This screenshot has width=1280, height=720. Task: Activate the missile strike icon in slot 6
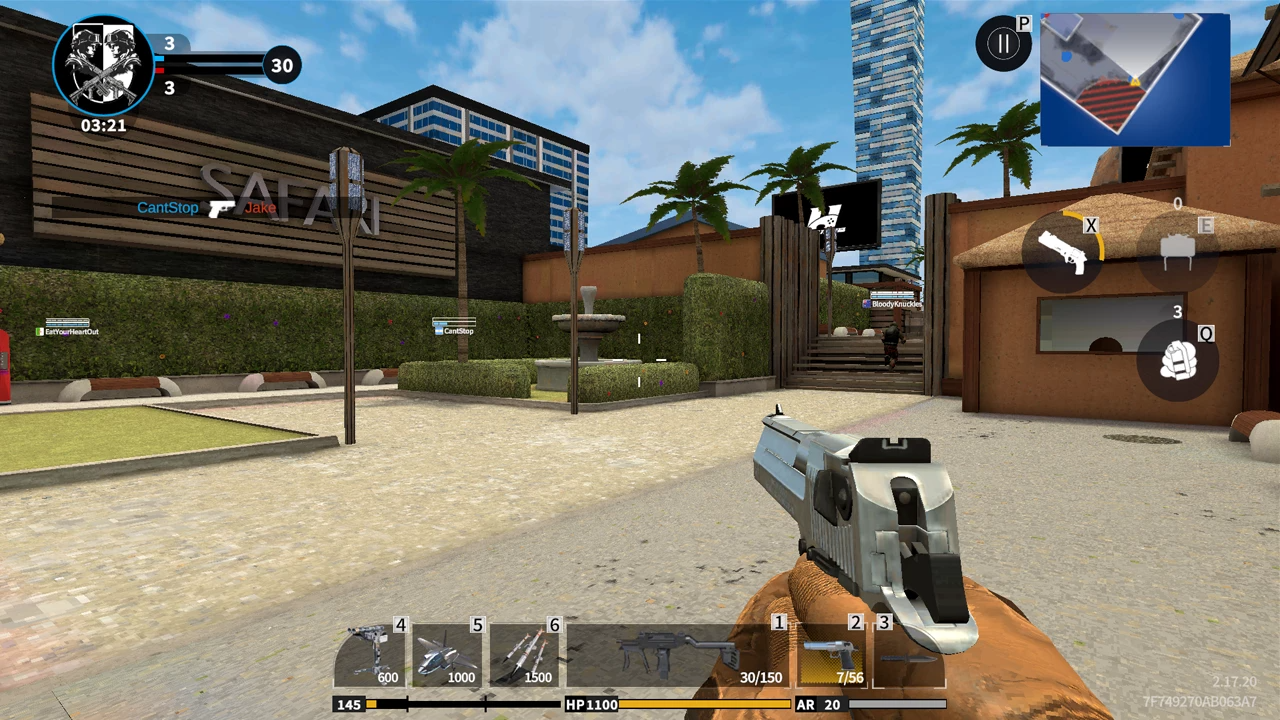(524, 648)
